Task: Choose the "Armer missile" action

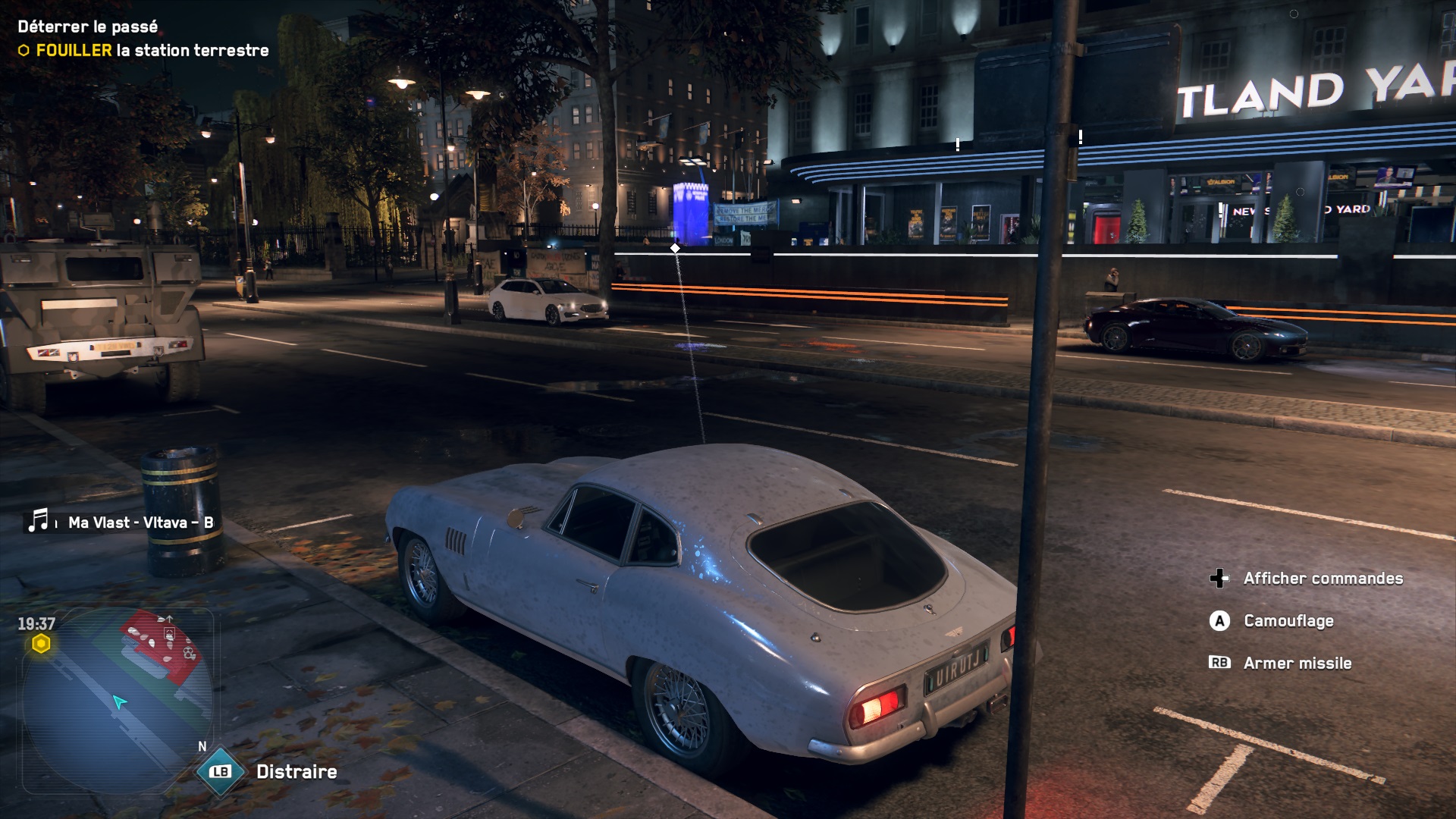Action: [x=1297, y=664]
